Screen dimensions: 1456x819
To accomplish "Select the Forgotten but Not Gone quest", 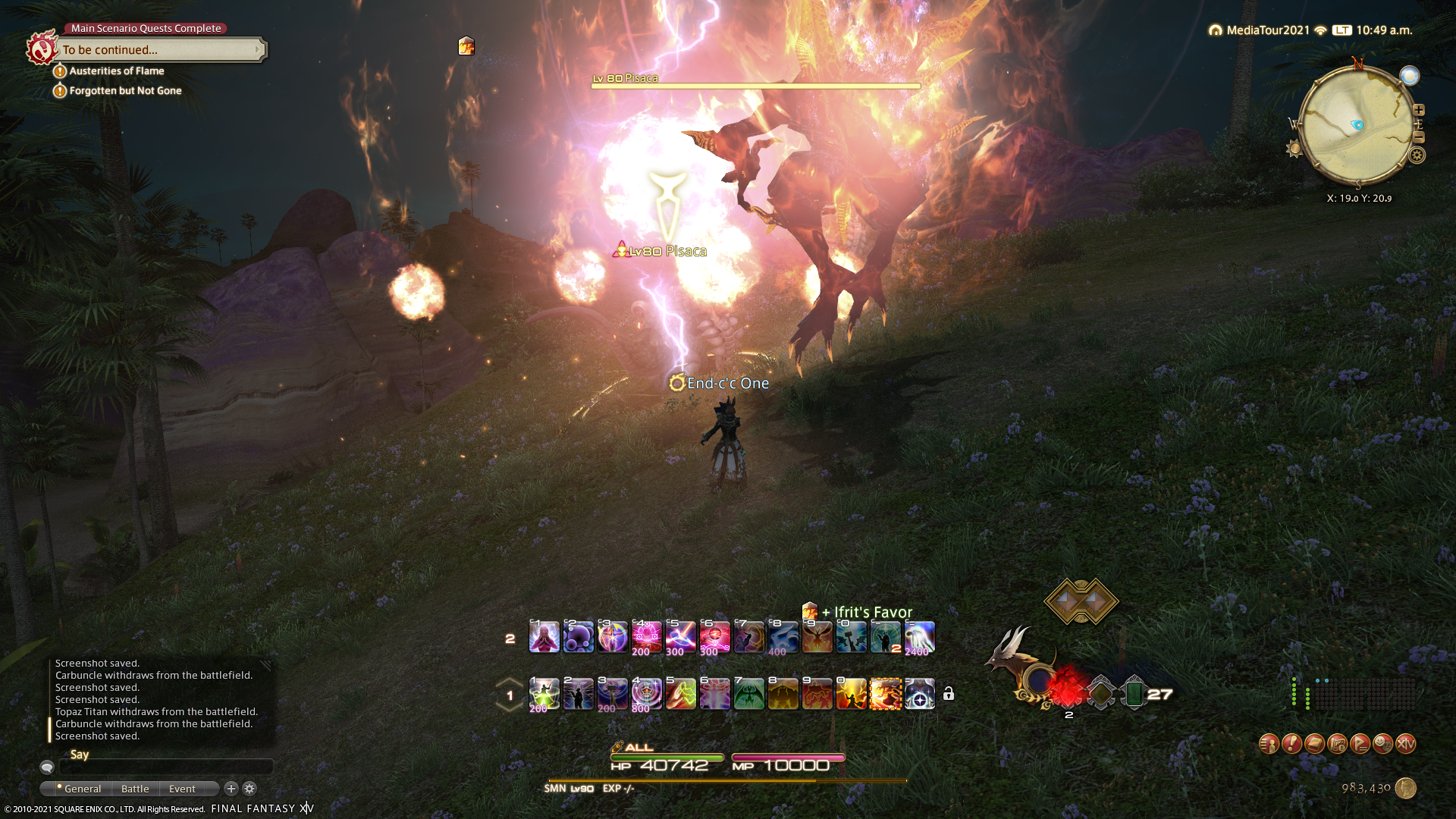I will coord(125,91).
